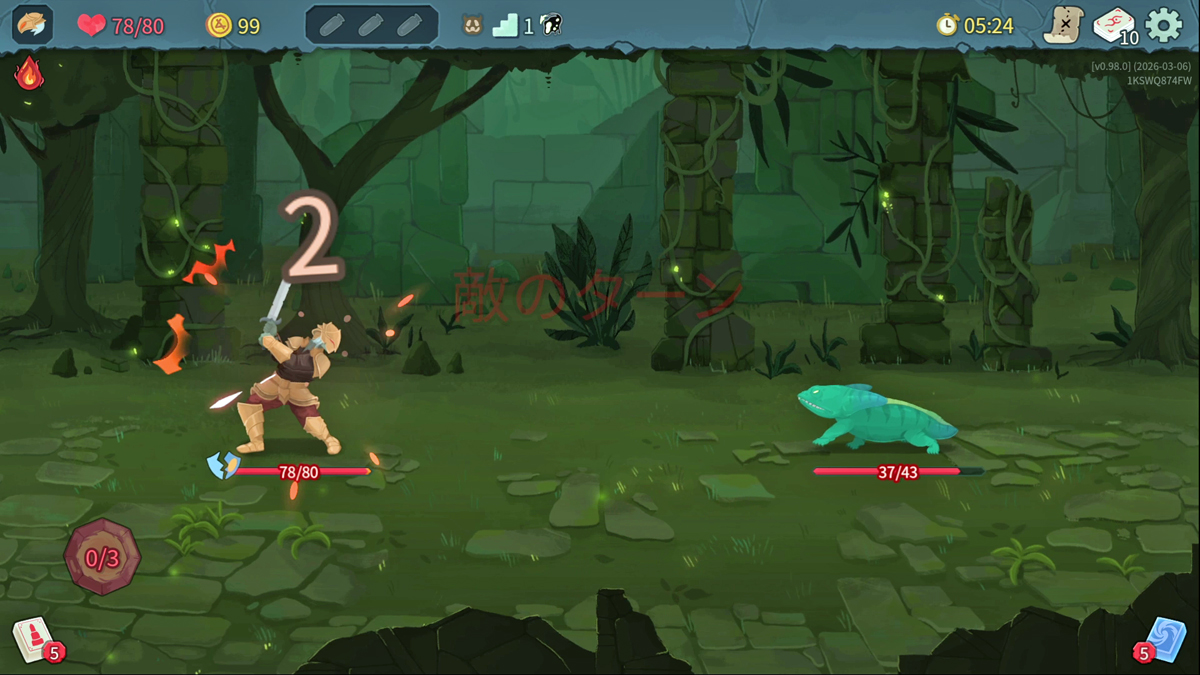Click the cat-face mask icon

[472, 26]
